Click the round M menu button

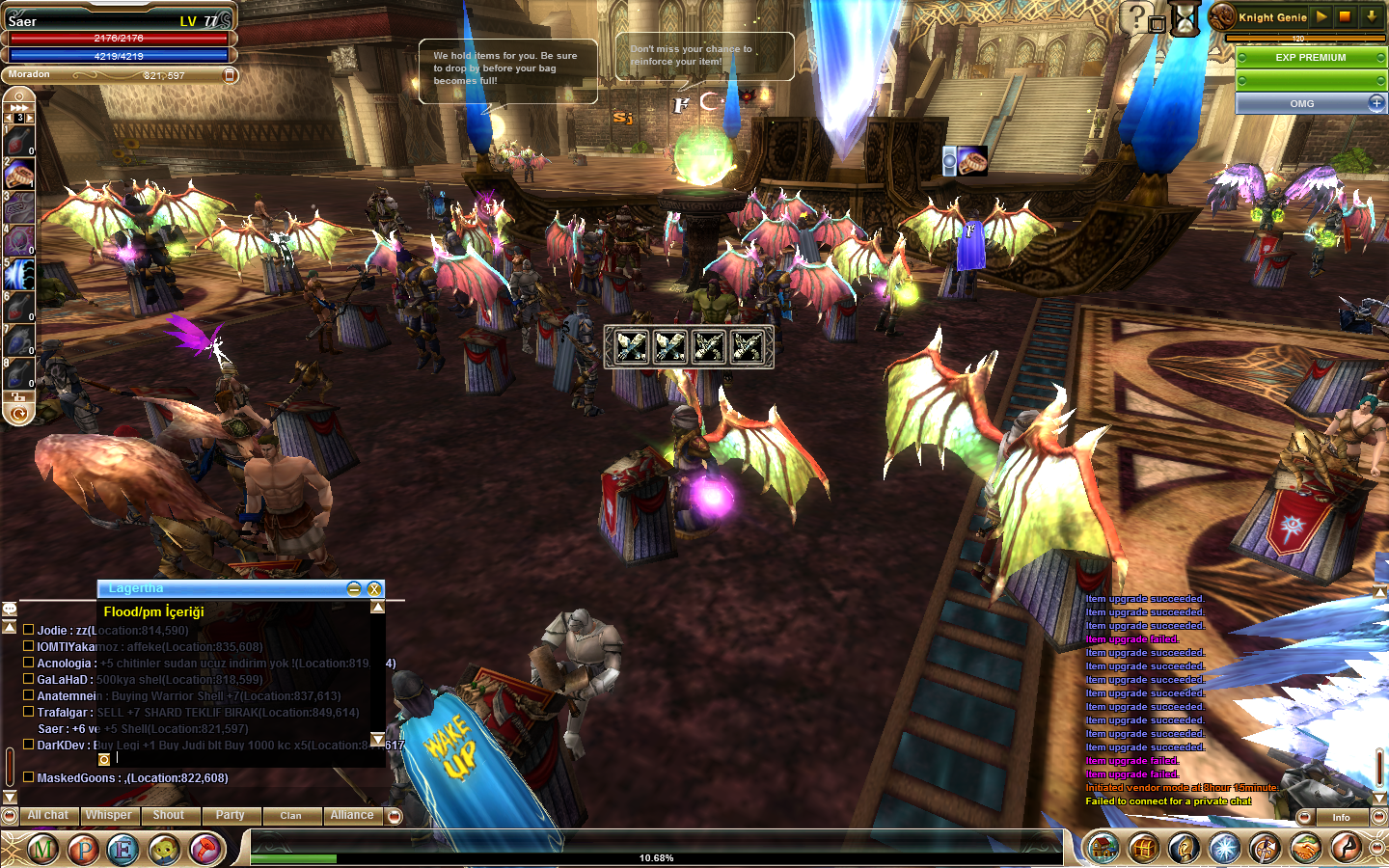tap(42, 849)
